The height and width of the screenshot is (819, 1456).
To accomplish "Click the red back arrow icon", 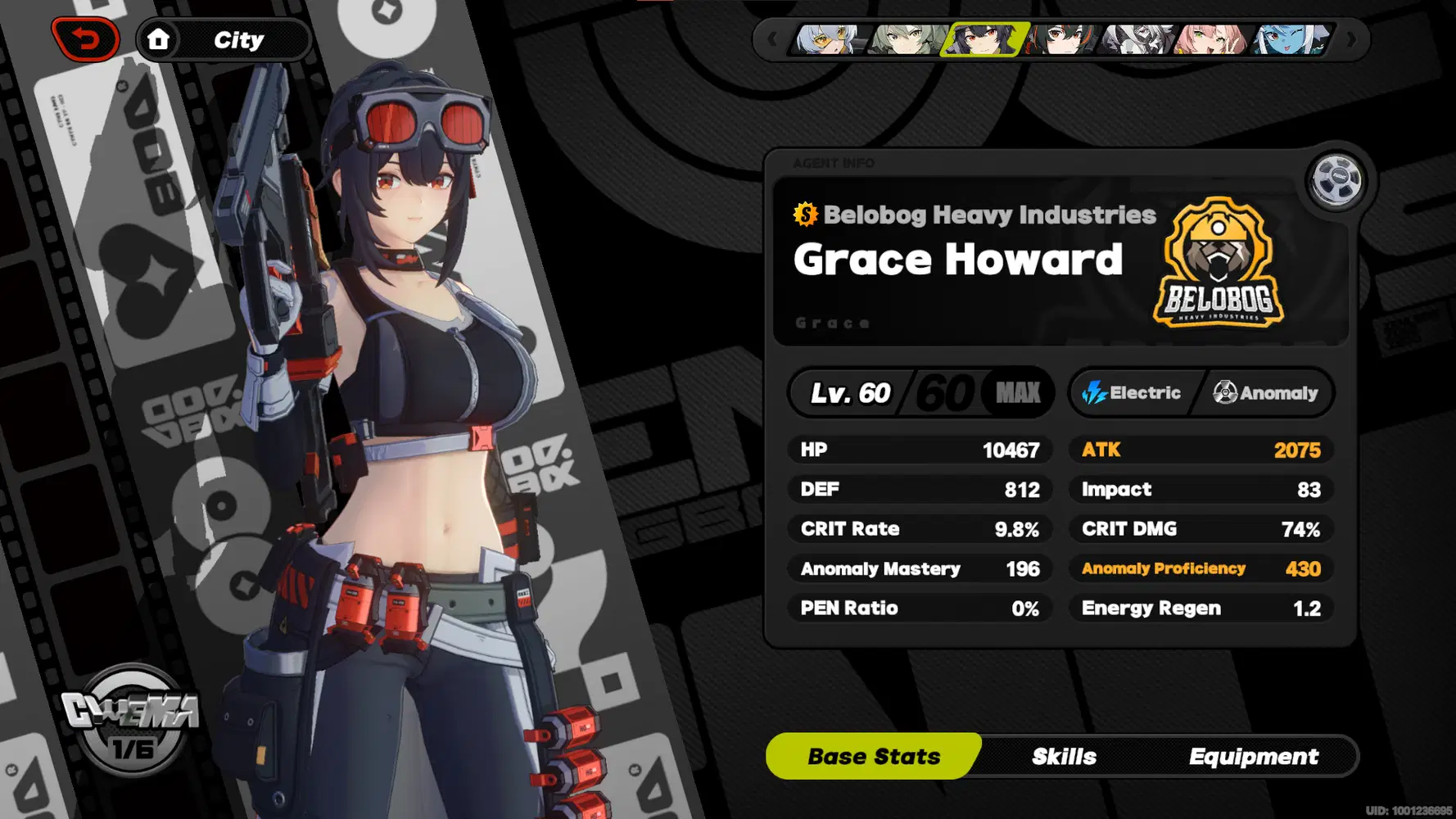I will pyautogui.click(x=87, y=38).
